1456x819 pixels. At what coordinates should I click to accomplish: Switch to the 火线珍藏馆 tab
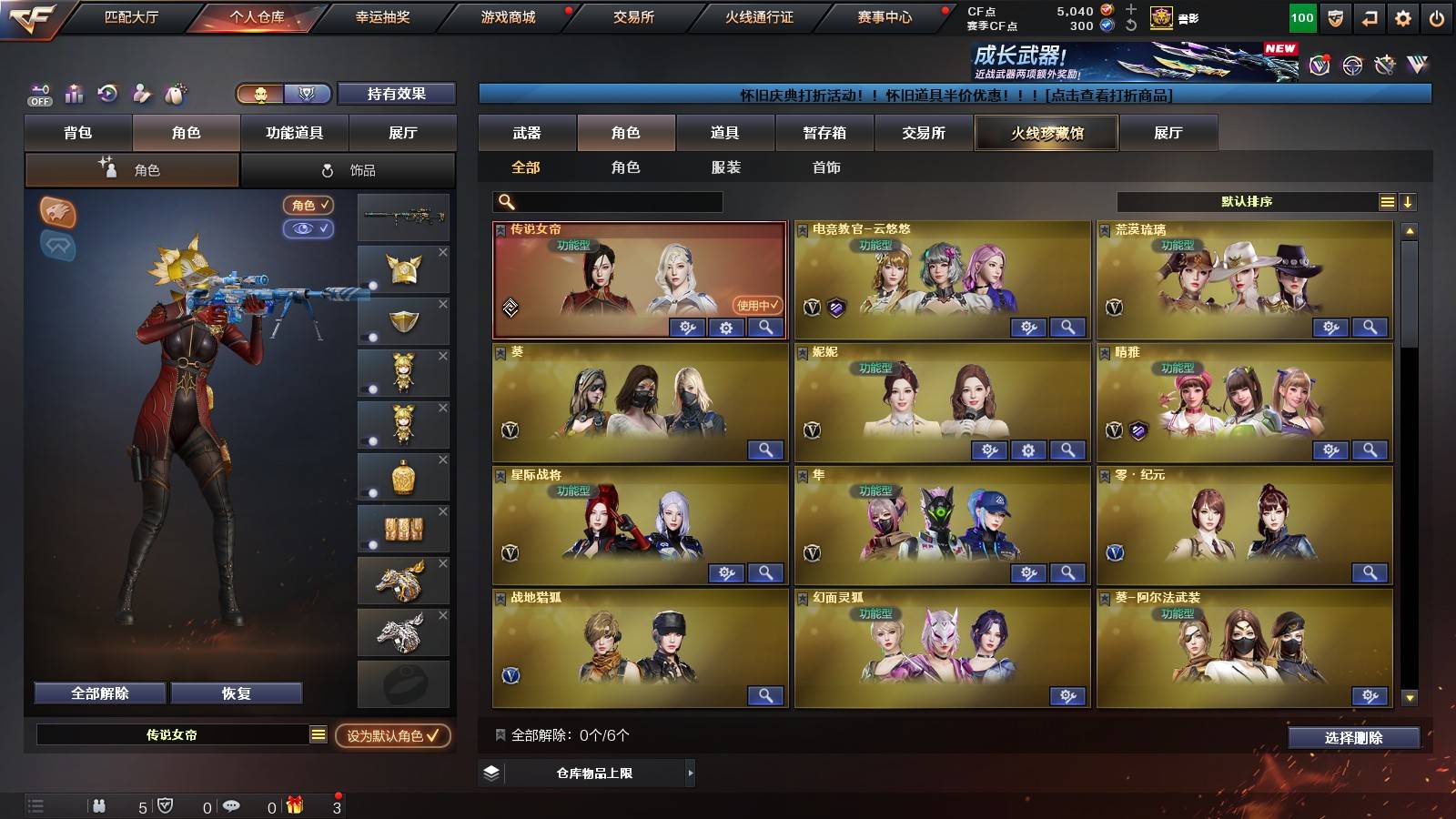point(1046,133)
